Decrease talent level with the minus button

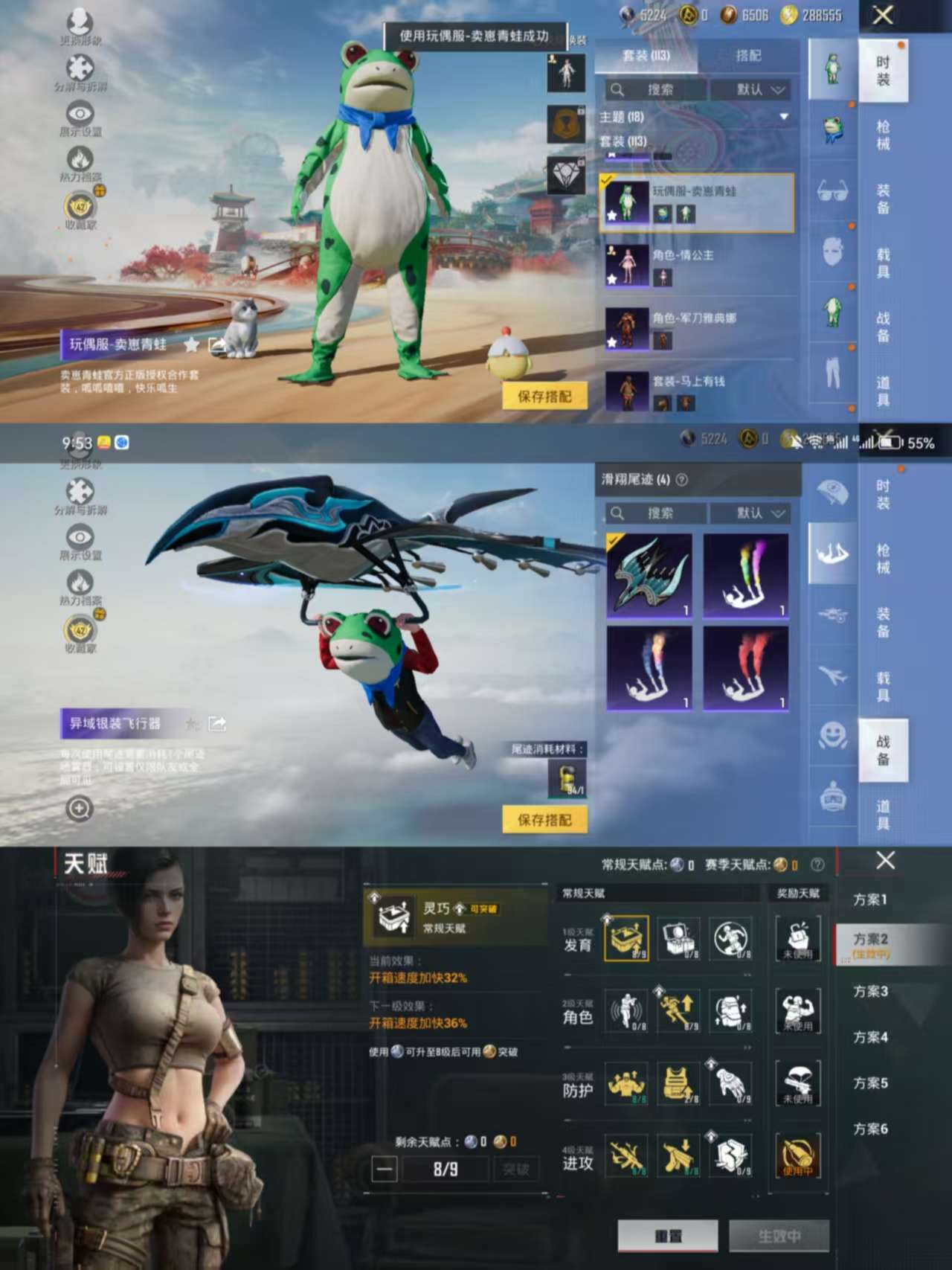tap(385, 1169)
